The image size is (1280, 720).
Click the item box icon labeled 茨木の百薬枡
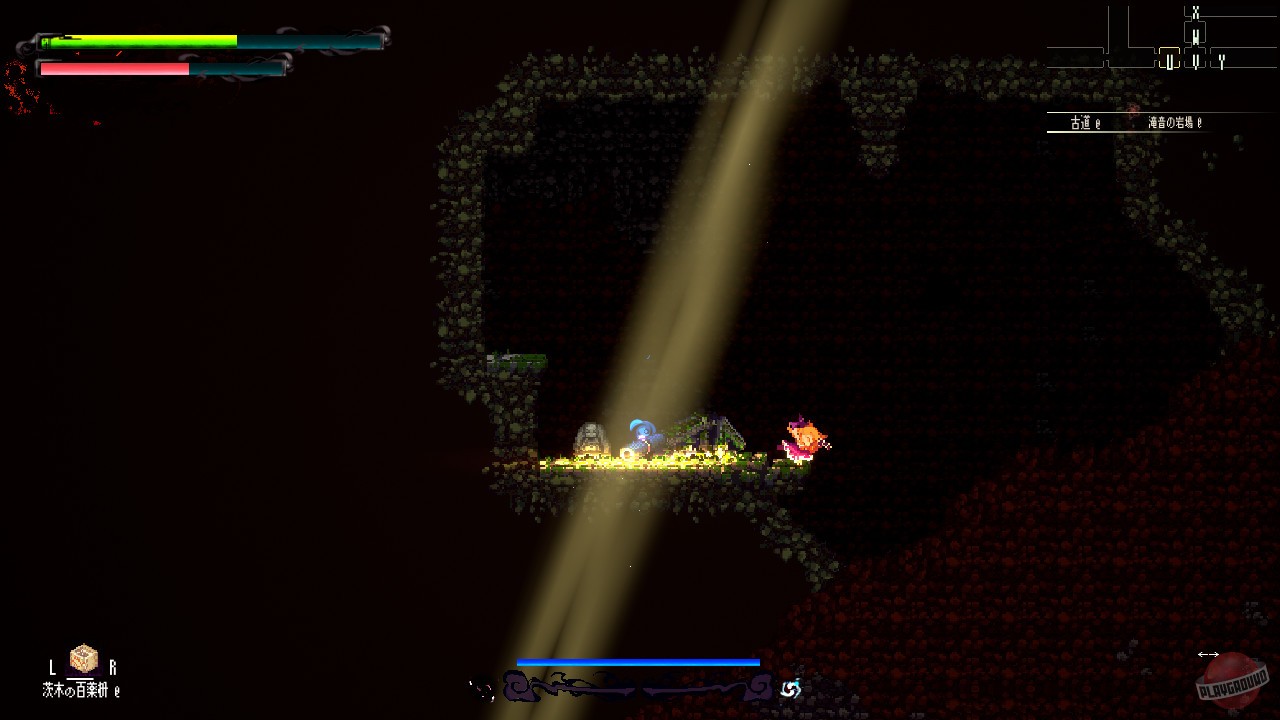pyautogui.click(x=83, y=658)
